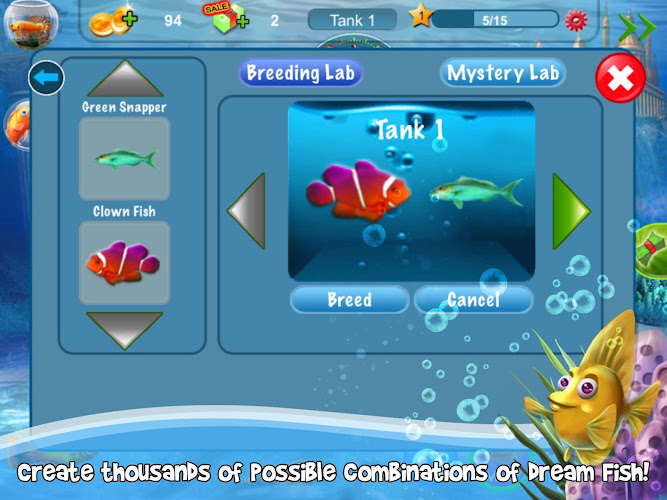Breed the selected fish pair

(349, 299)
